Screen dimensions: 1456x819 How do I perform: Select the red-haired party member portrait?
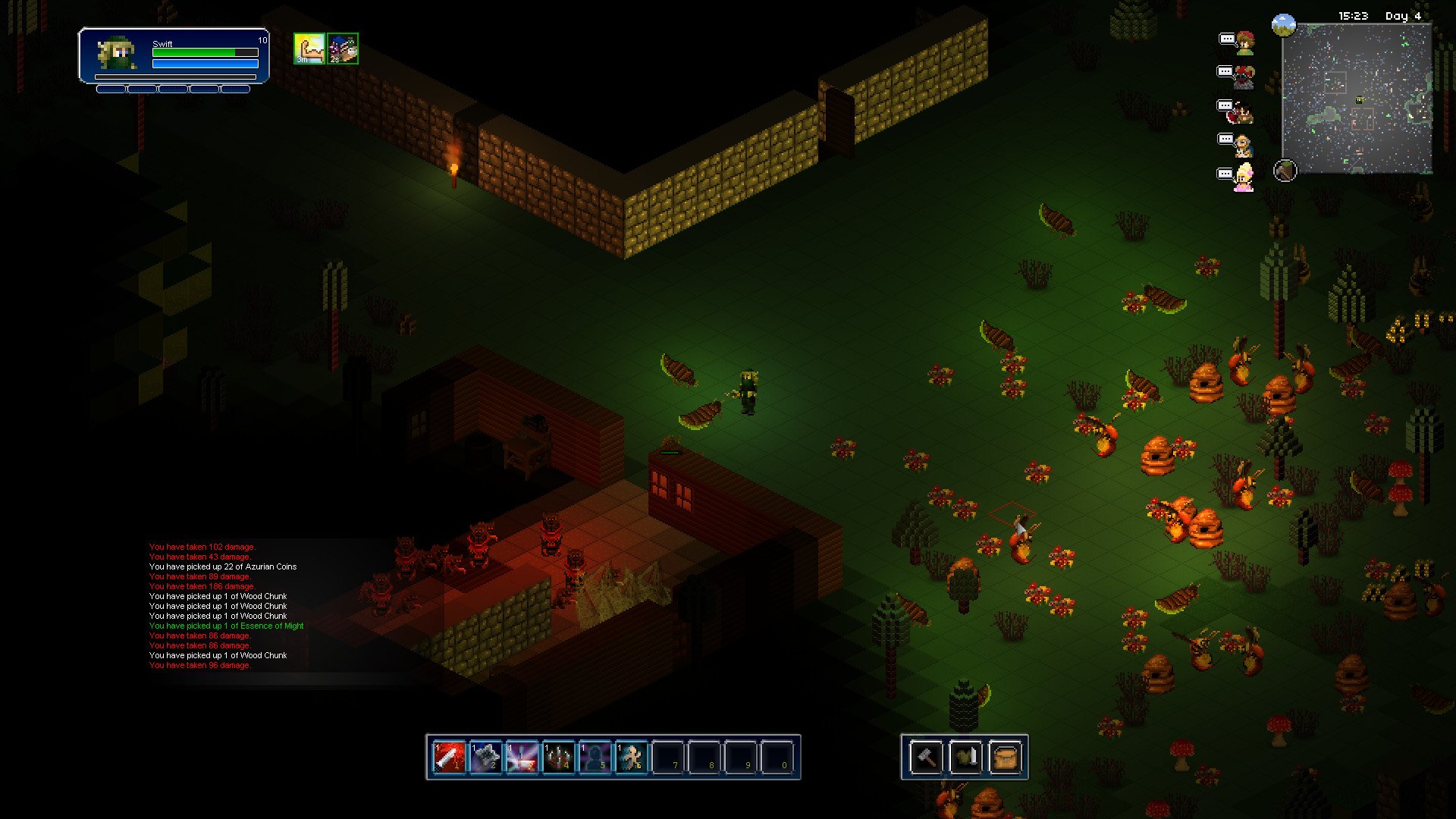coord(1244,43)
